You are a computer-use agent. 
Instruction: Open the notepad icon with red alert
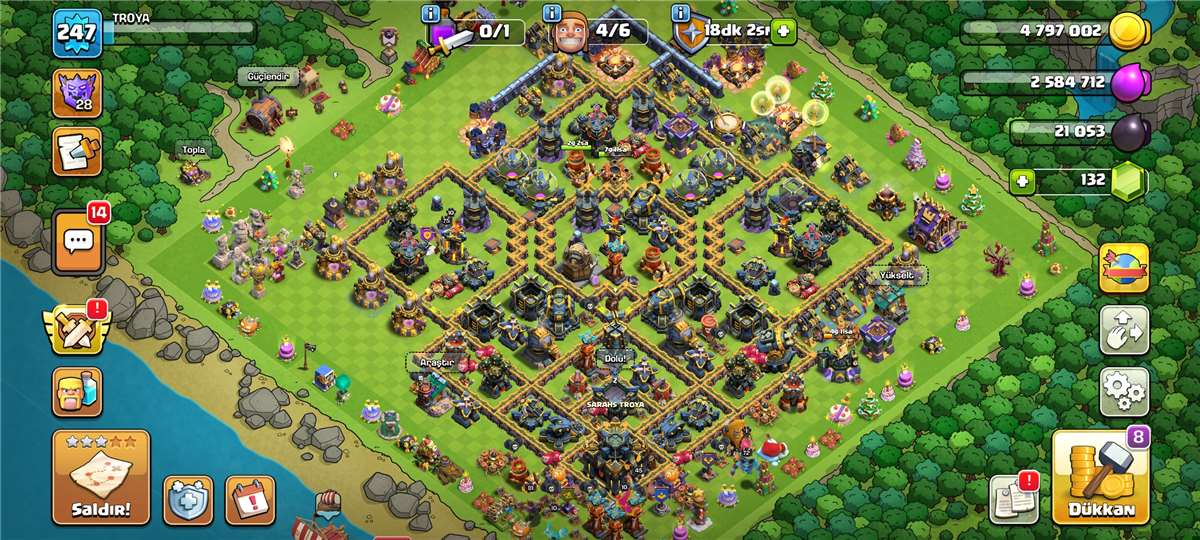click(1013, 499)
